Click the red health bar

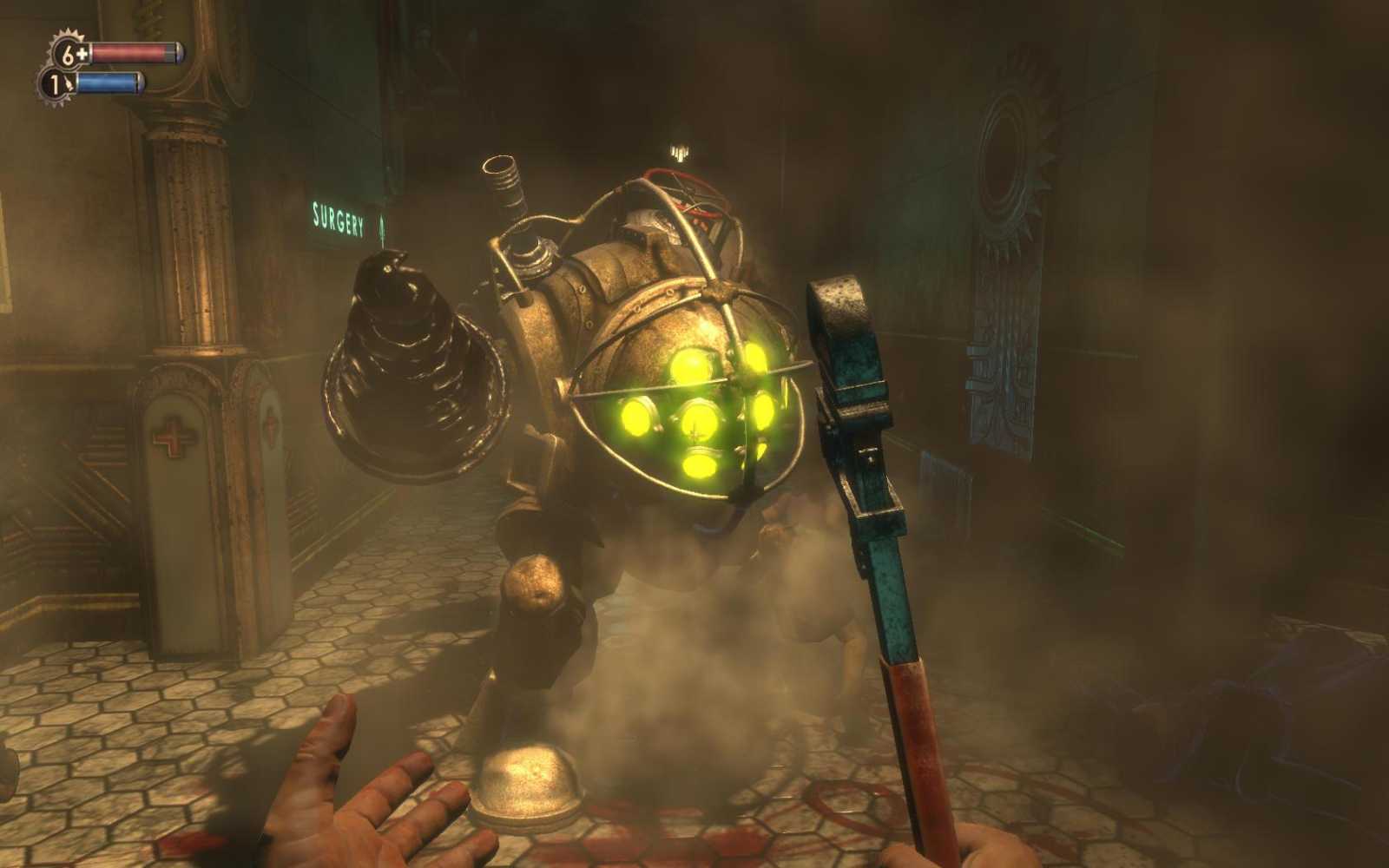[130, 50]
